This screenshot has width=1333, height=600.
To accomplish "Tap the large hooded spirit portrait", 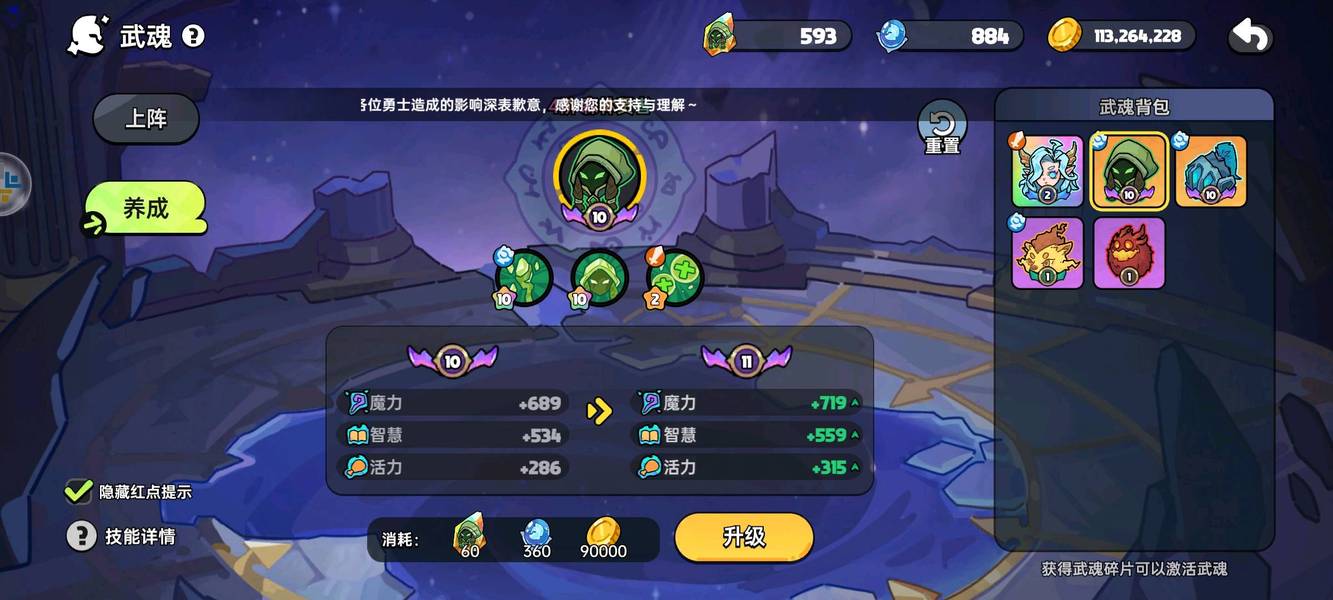I will tap(600, 174).
